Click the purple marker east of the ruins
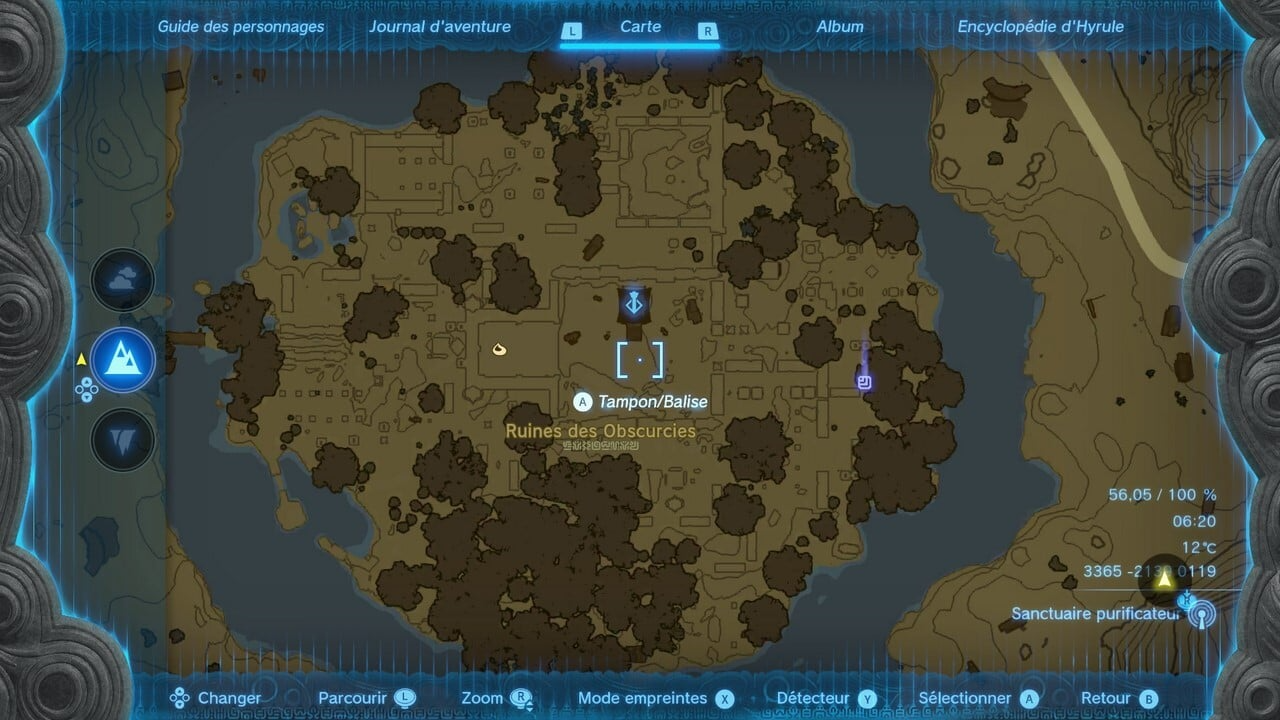The width and height of the screenshot is (1280, 720). [864, 381]
